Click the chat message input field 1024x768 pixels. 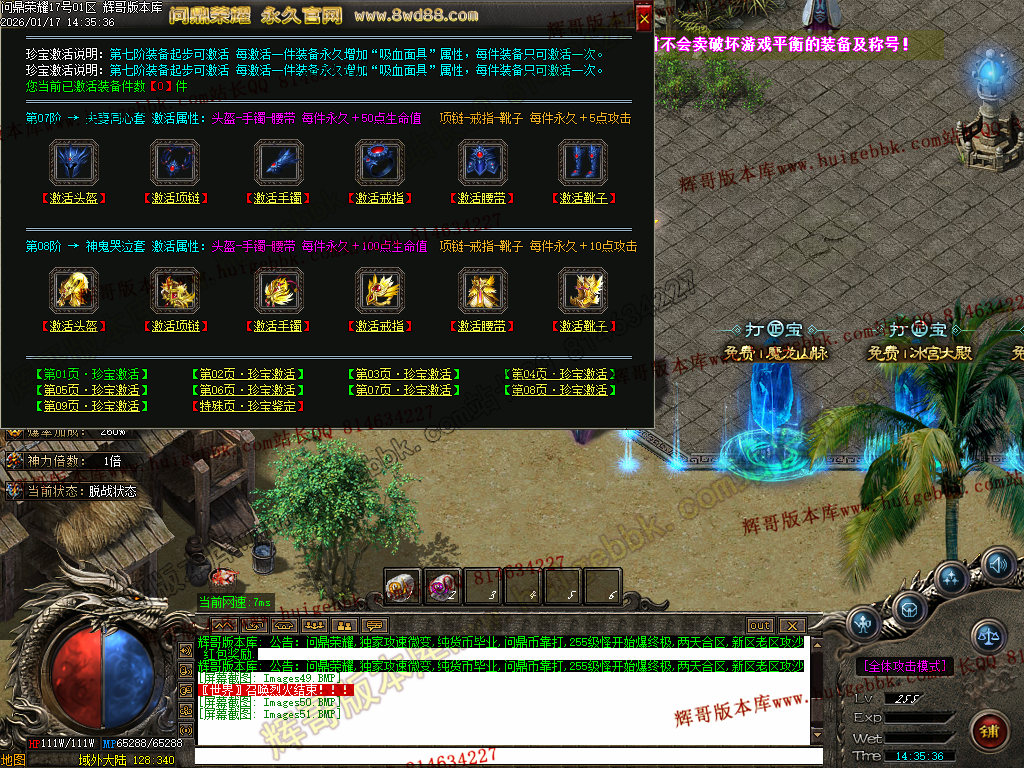(500, 757)
